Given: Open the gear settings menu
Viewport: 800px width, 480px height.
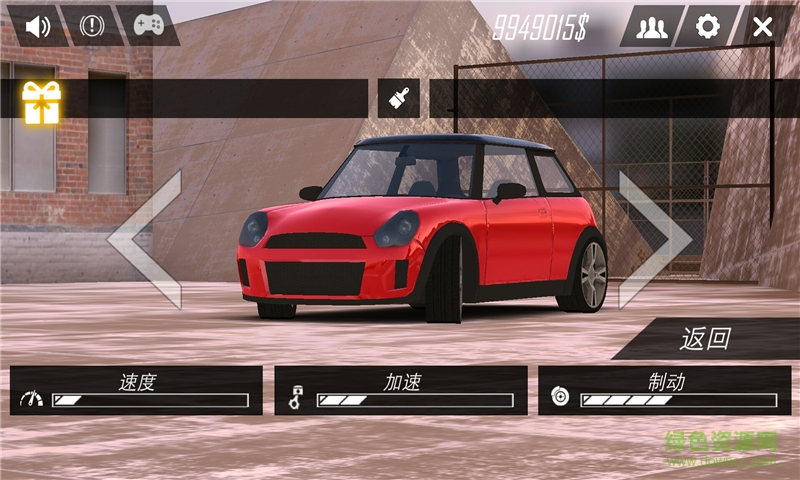Looking at the screenshot, I should [708, 27].
